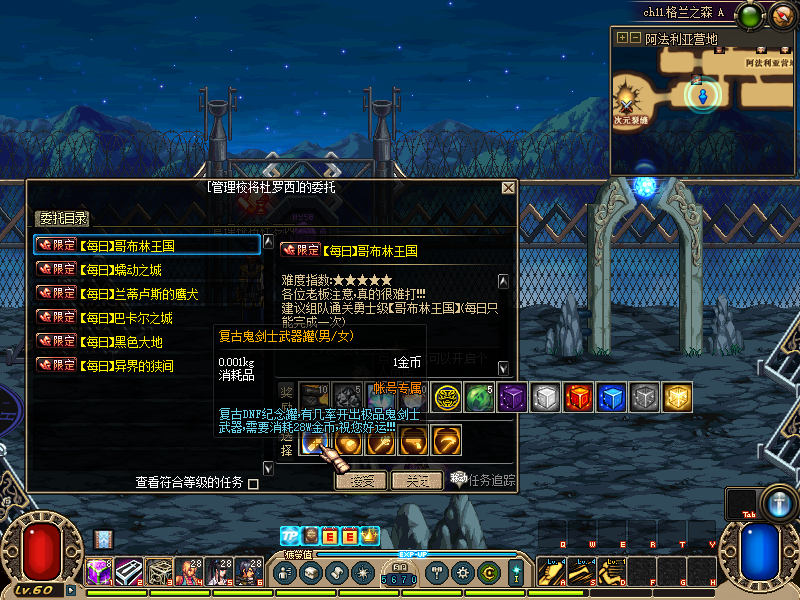Image resolution: width=800 pixels, height=600 pixels.
Task: Zoom in the minimap with the plus button
Action: point(623,38)
